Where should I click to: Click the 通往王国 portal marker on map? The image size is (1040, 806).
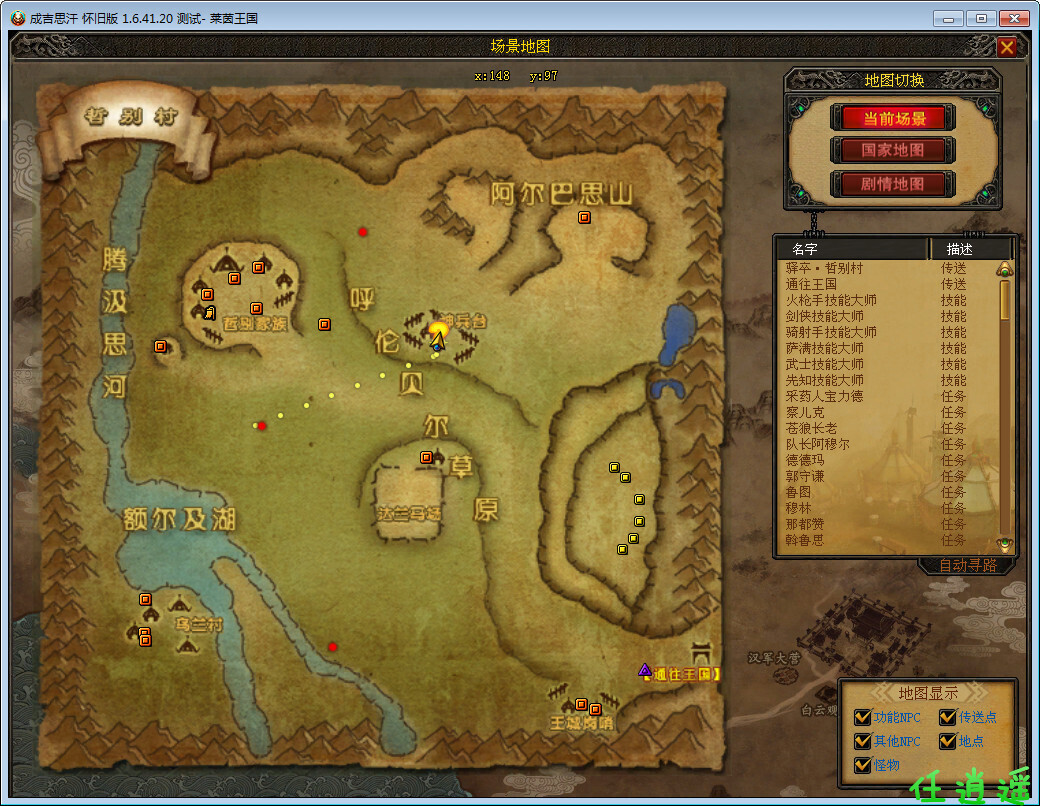coord(645,670)
